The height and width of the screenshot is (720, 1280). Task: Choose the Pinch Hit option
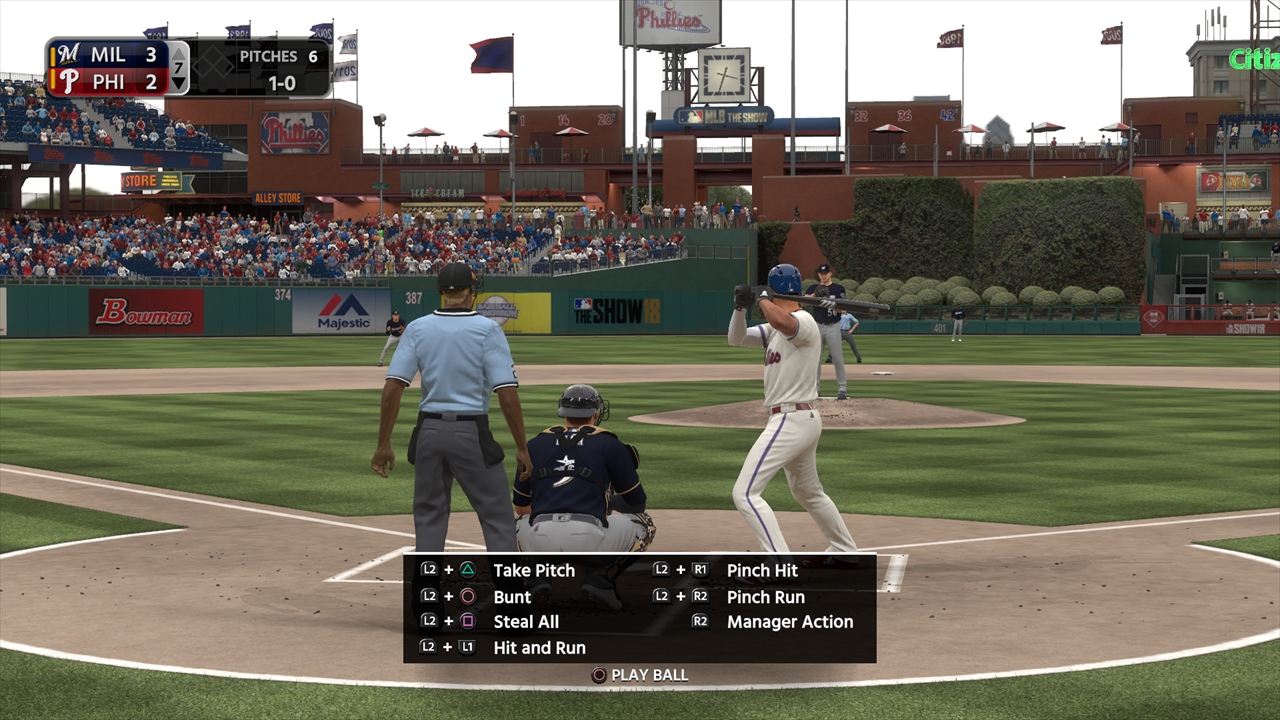click(762, 570)
